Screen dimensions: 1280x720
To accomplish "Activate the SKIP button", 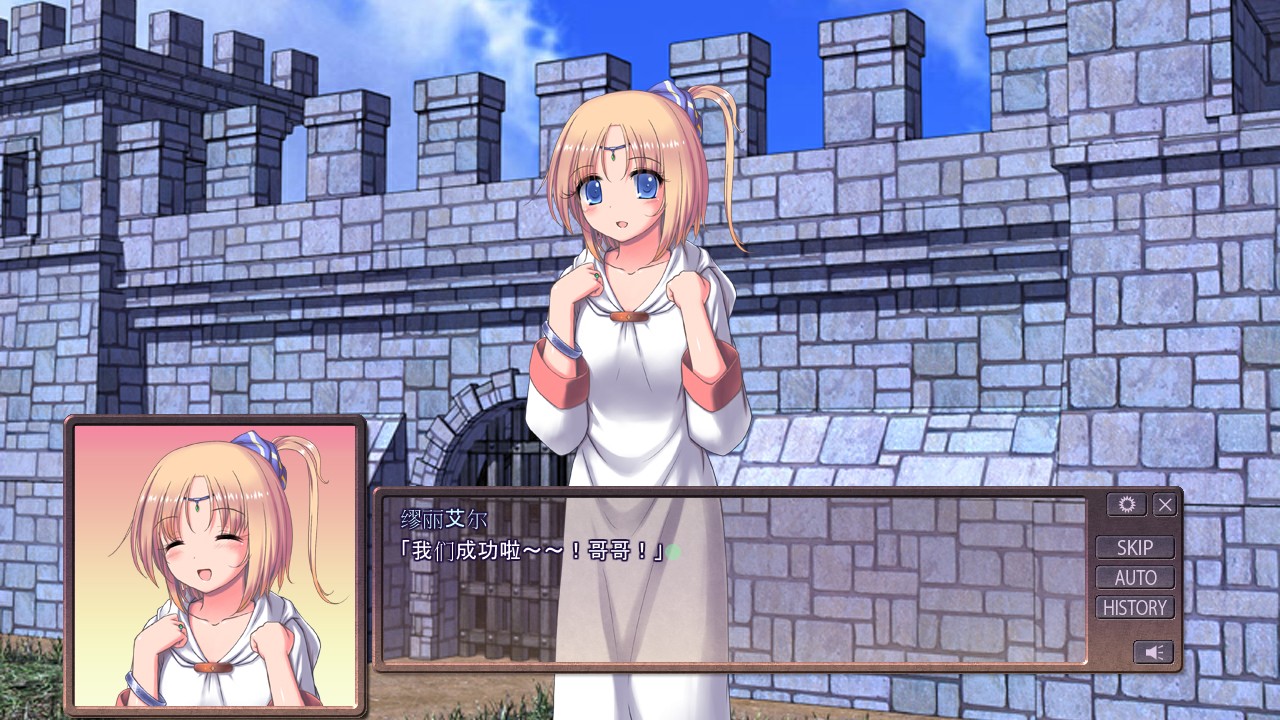I will point(1135,547).
